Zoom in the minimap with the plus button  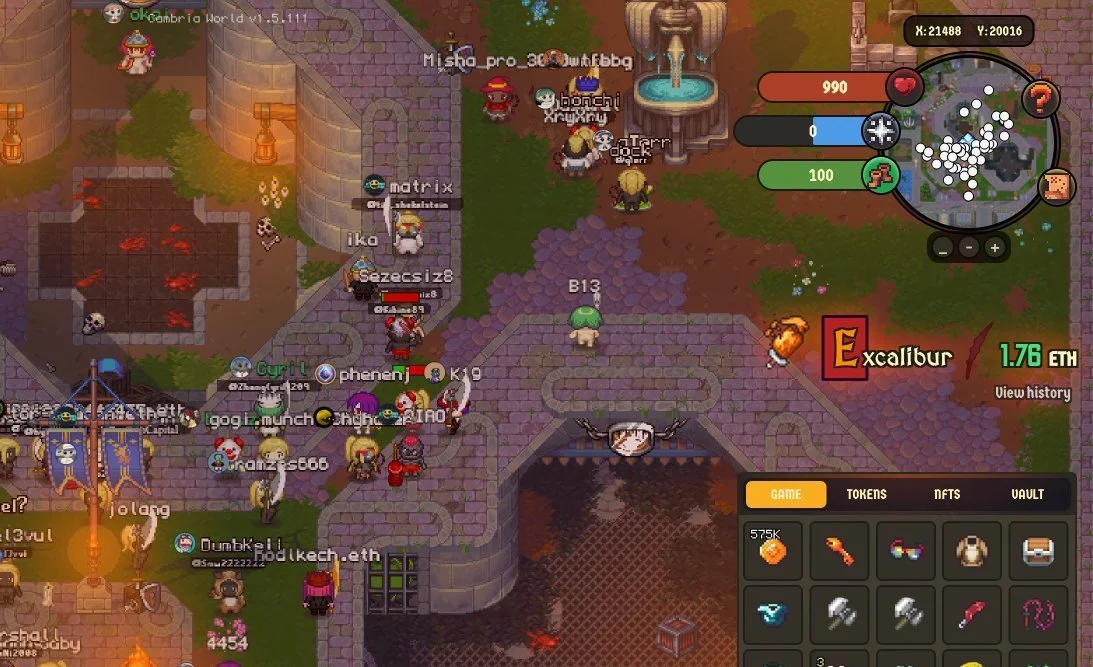994,247
